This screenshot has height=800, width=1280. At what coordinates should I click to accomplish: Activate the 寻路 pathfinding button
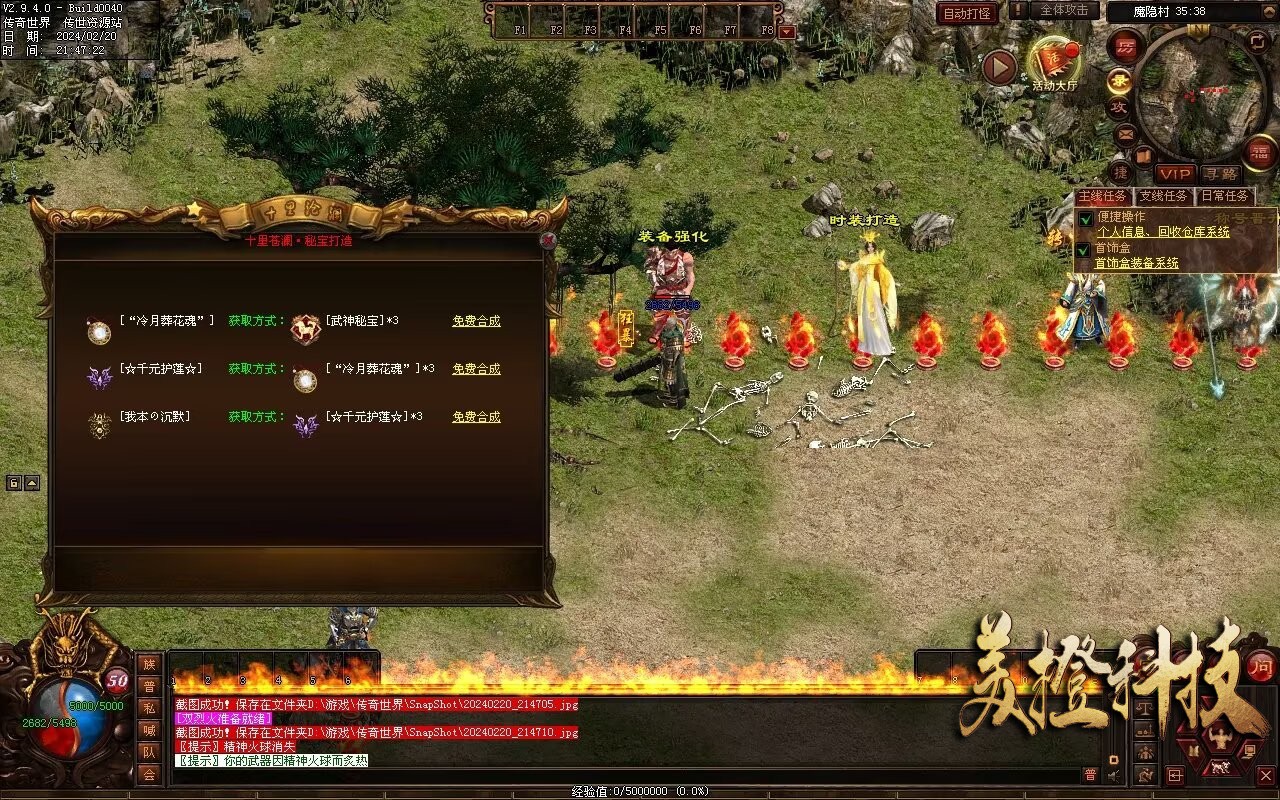1220,174
